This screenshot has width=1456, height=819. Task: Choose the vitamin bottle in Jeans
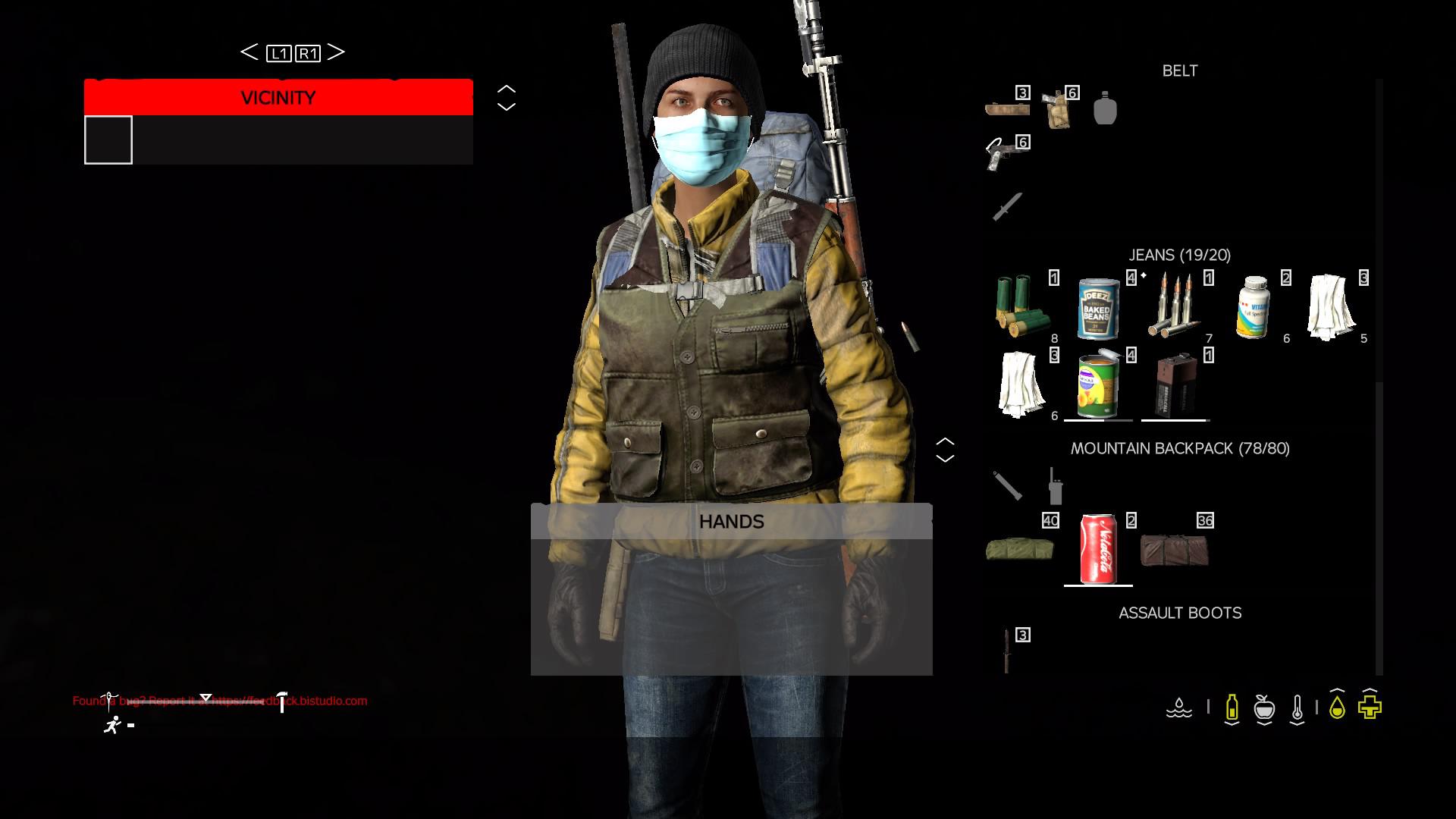coord(1254,307)
